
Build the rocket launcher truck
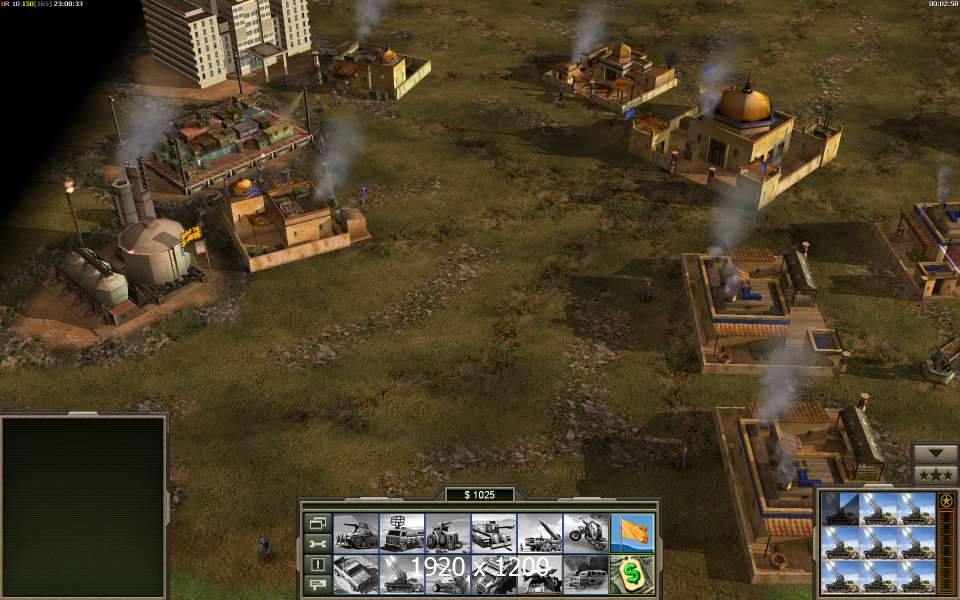pyautogui.click(x=539, y=532)
